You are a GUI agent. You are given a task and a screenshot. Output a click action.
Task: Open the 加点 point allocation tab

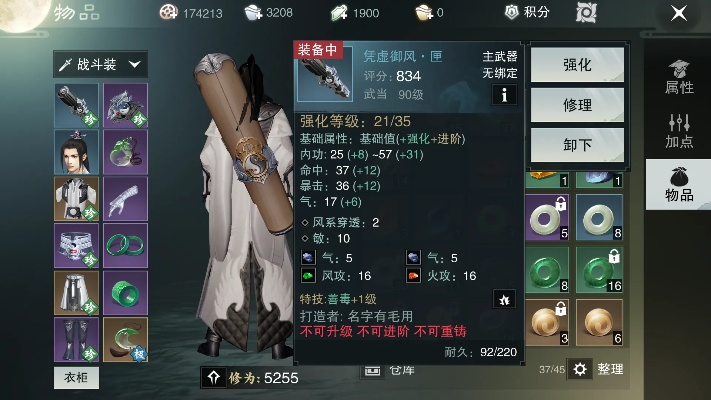pyautogui.click(x=679, y=130)
